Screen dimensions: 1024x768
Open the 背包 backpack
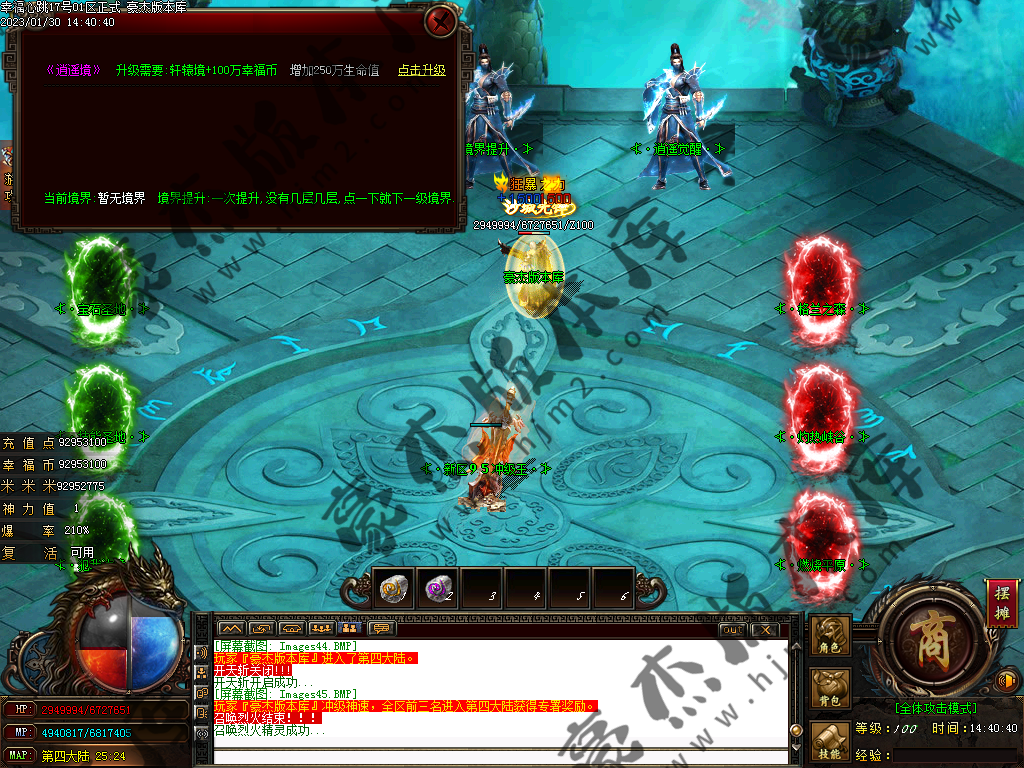[x=832, y=691]
